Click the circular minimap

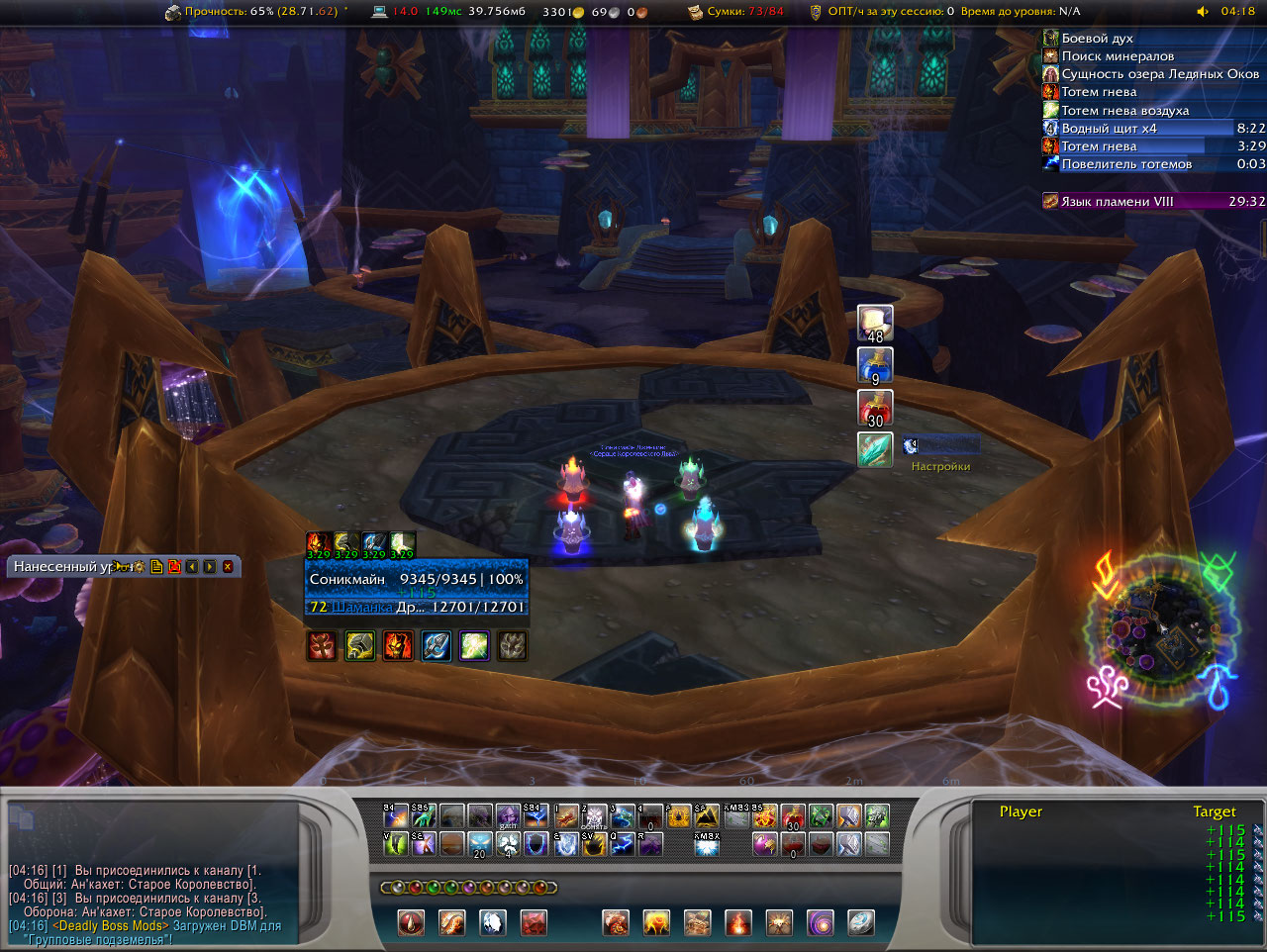(1161, 628)
